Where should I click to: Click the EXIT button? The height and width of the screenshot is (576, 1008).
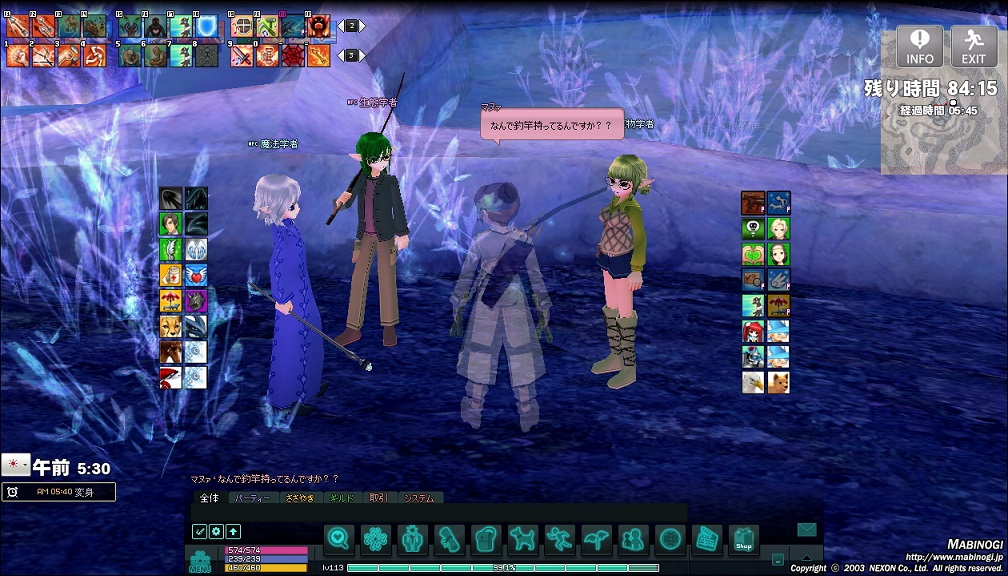click(x=973, y=46)
